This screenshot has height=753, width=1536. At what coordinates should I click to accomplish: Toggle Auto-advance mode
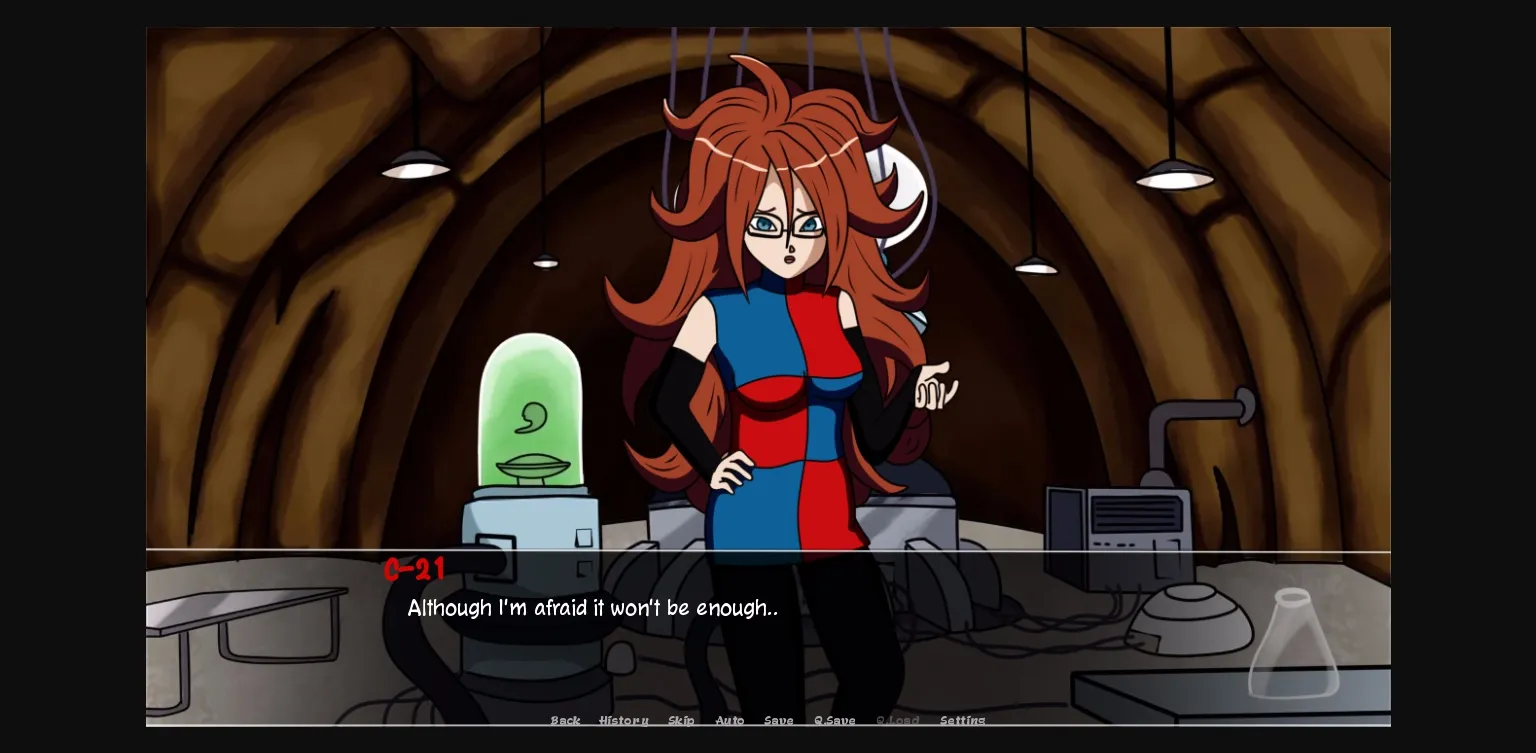pyautogui.click(x=730, y=720)
